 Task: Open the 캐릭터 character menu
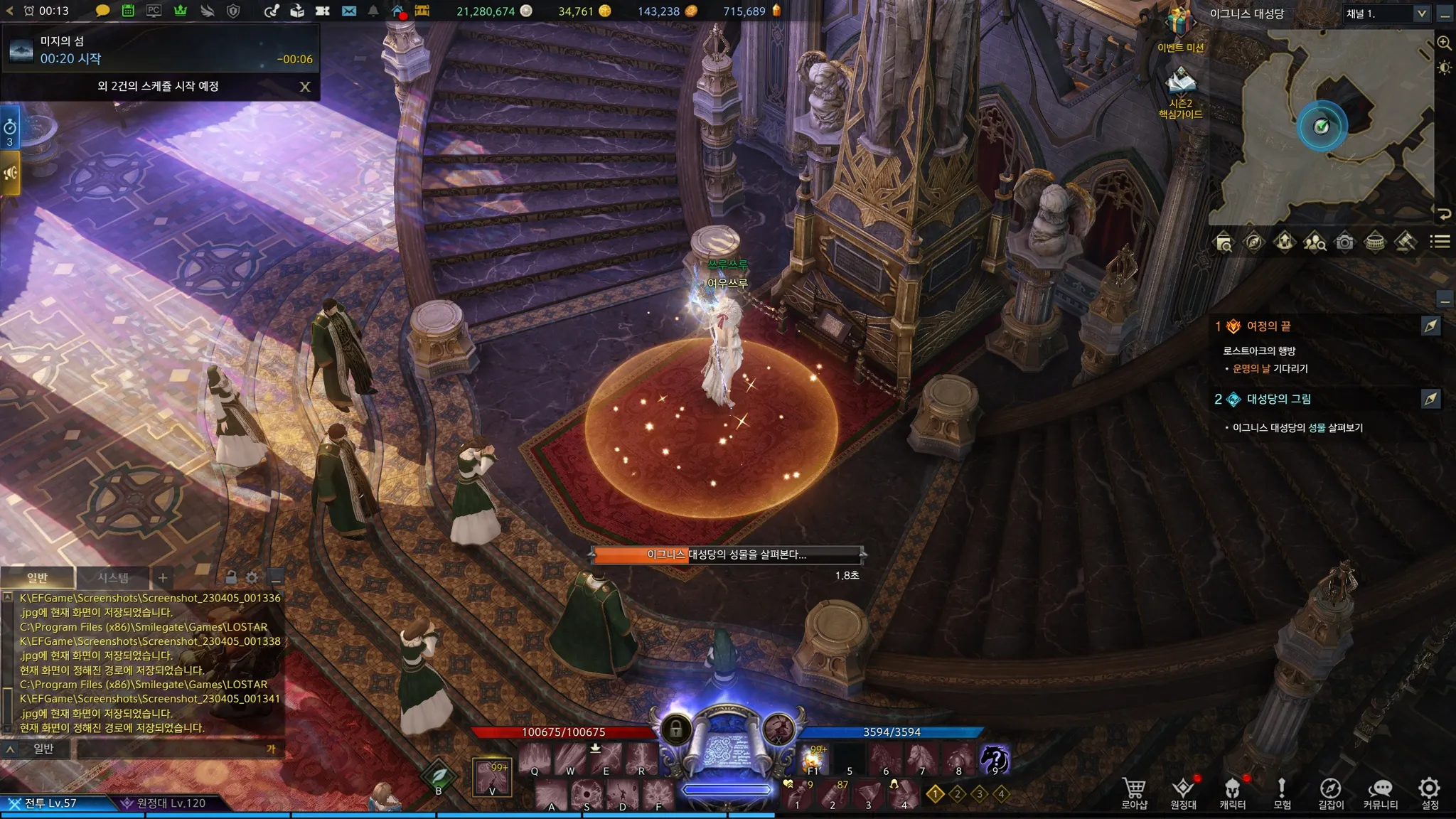(x=1232, y=792)
